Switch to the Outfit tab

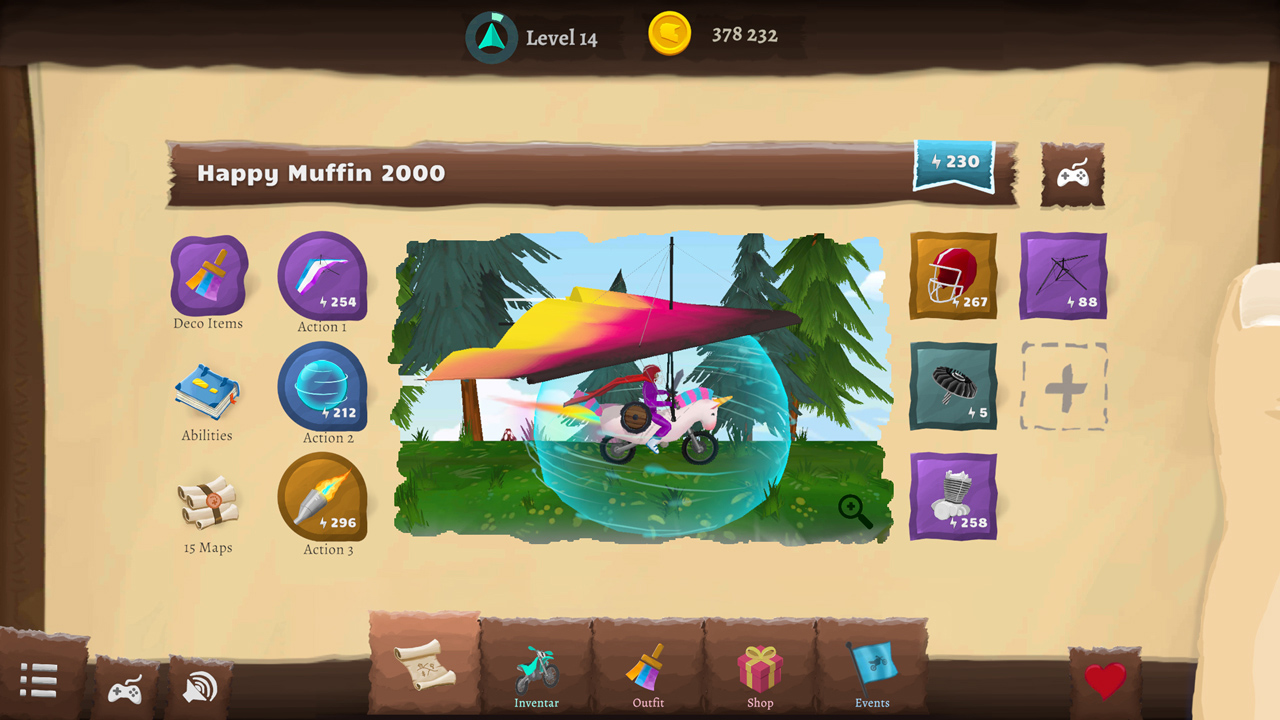(x=646, y=675)
